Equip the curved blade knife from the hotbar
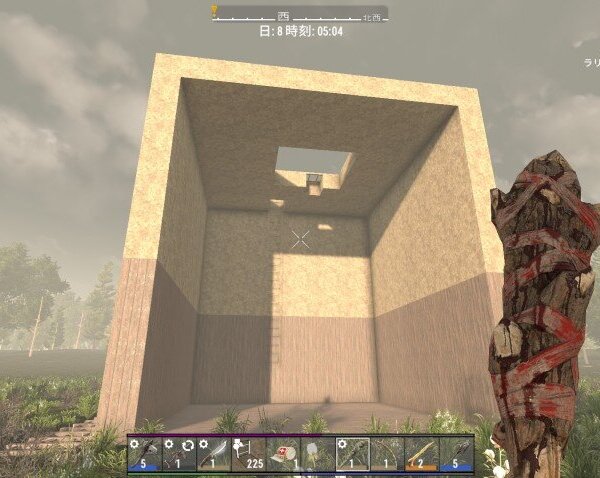 (x=214, y=454)
